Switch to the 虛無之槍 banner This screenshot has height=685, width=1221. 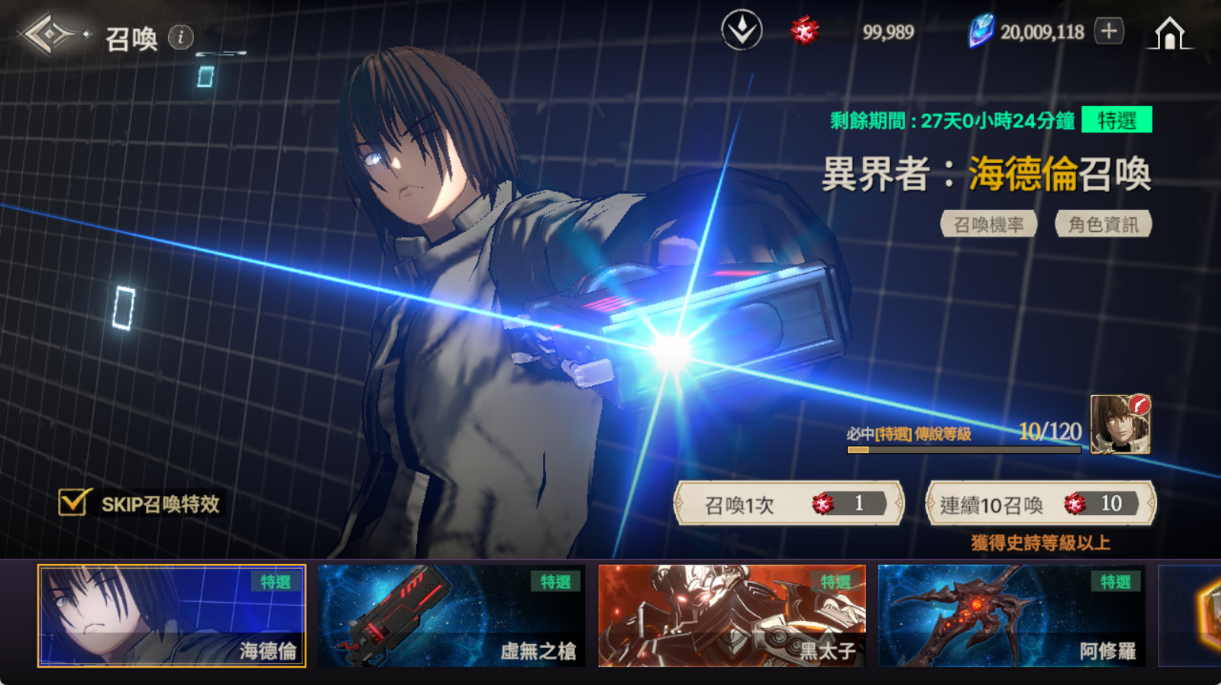pos(451,616)
